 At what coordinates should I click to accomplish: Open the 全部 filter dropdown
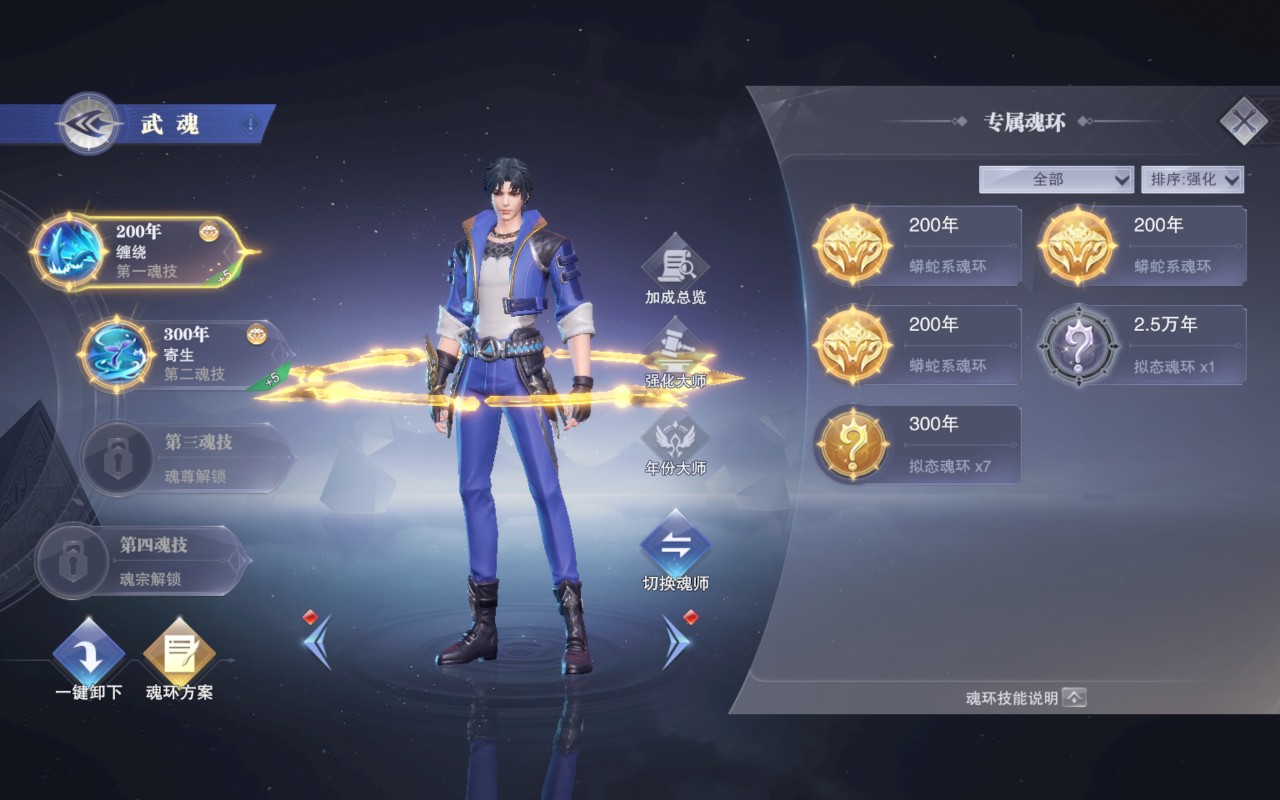coord(1056,179)
